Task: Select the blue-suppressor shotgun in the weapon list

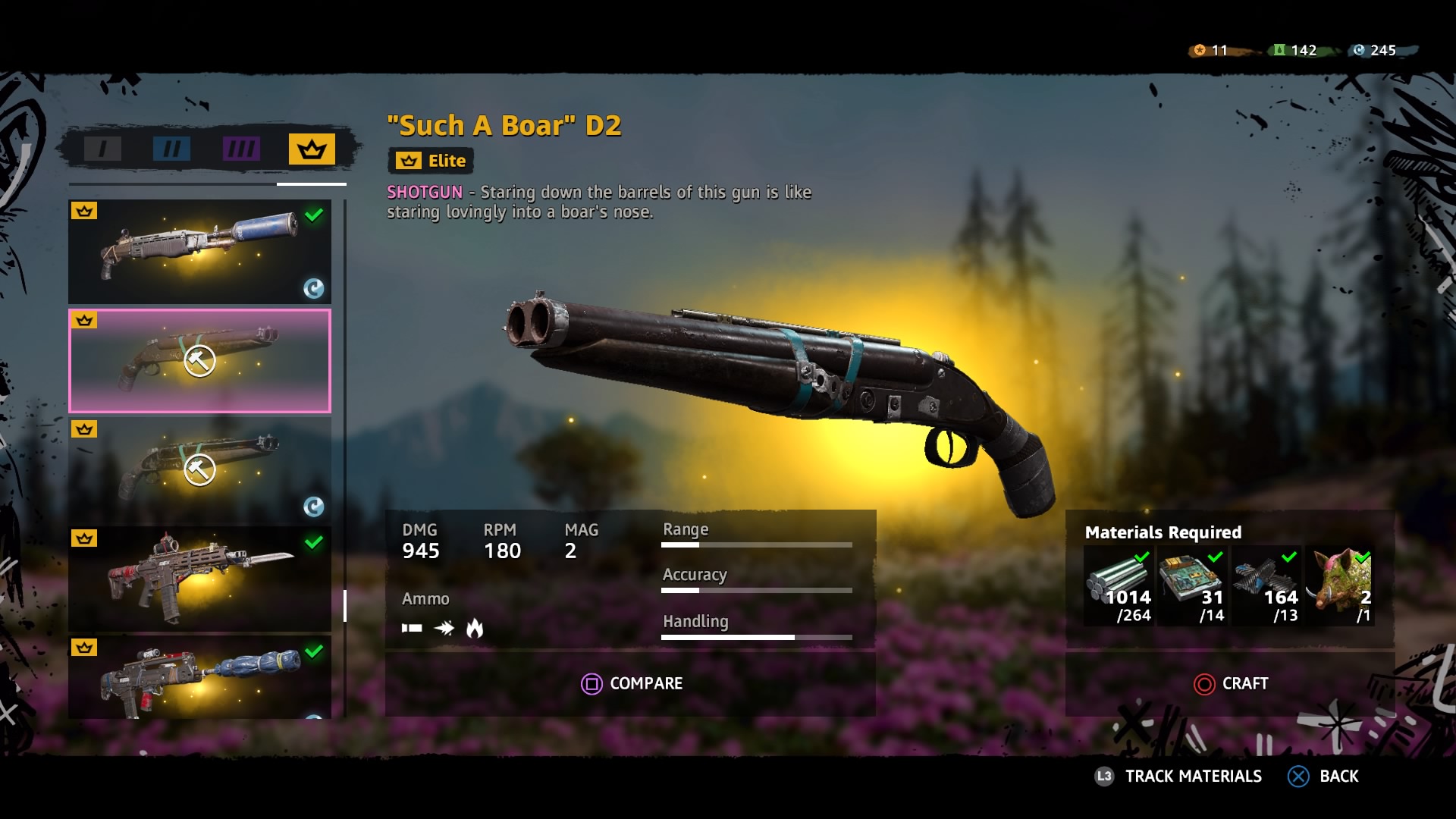Action: (x=199, y=252)
